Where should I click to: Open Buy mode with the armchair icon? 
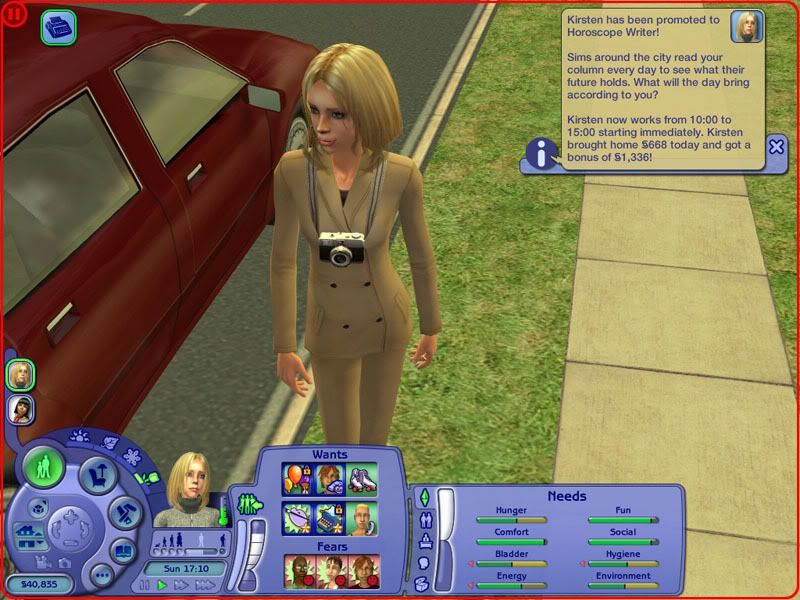[x=96, y=476]
